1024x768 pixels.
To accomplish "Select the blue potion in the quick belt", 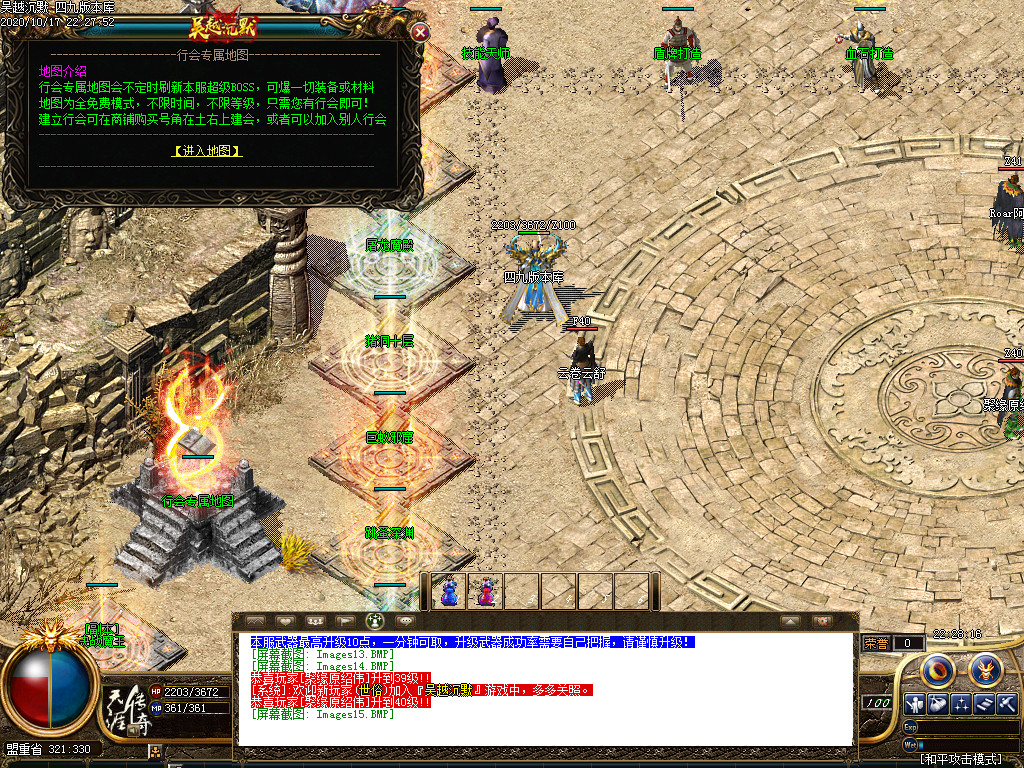I will point(449,591).
